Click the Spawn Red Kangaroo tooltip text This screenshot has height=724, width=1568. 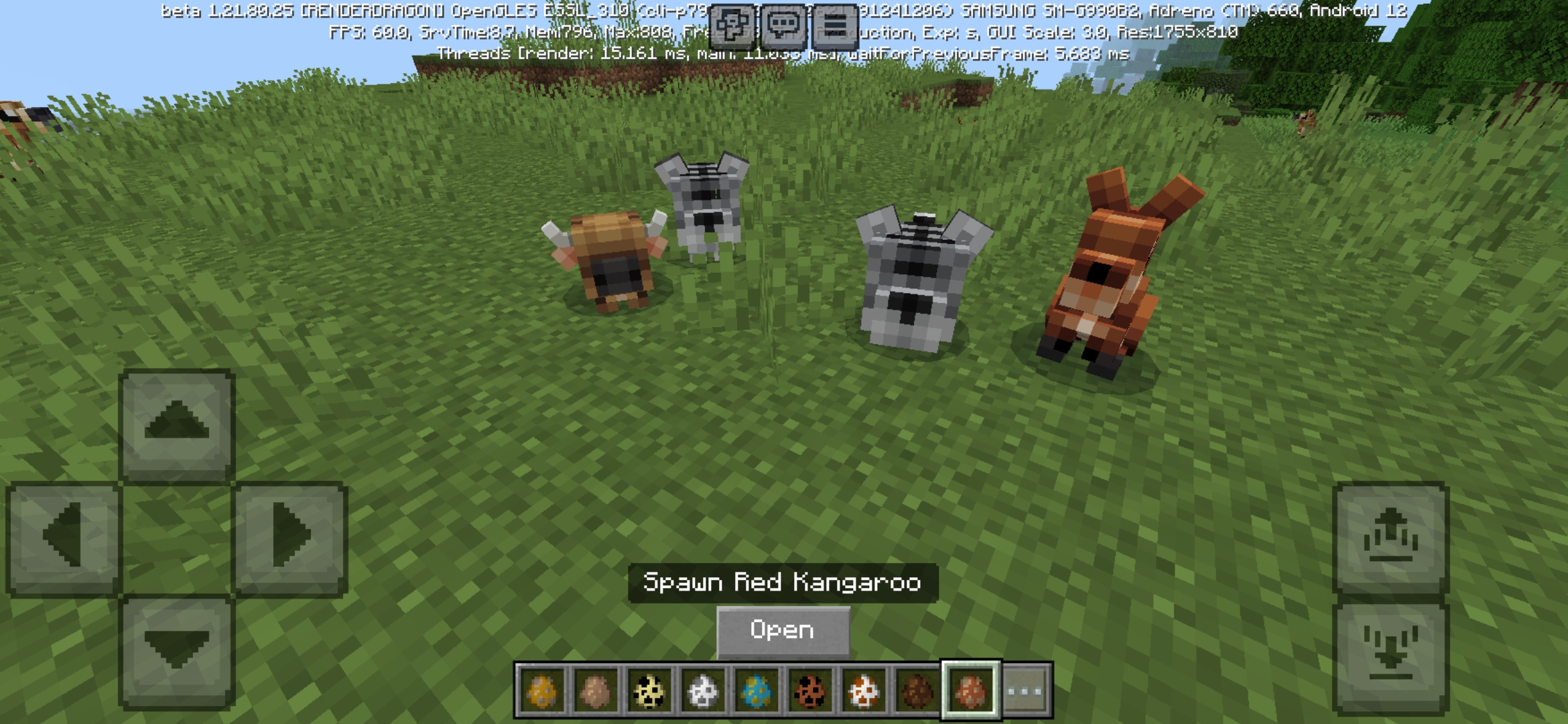tap(784, 583)
